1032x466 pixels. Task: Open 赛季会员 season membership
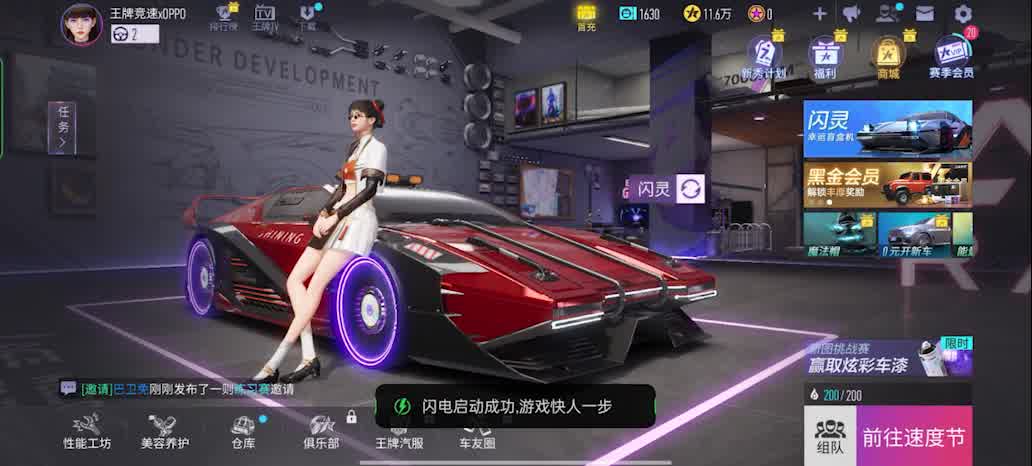tap(950, 57)
